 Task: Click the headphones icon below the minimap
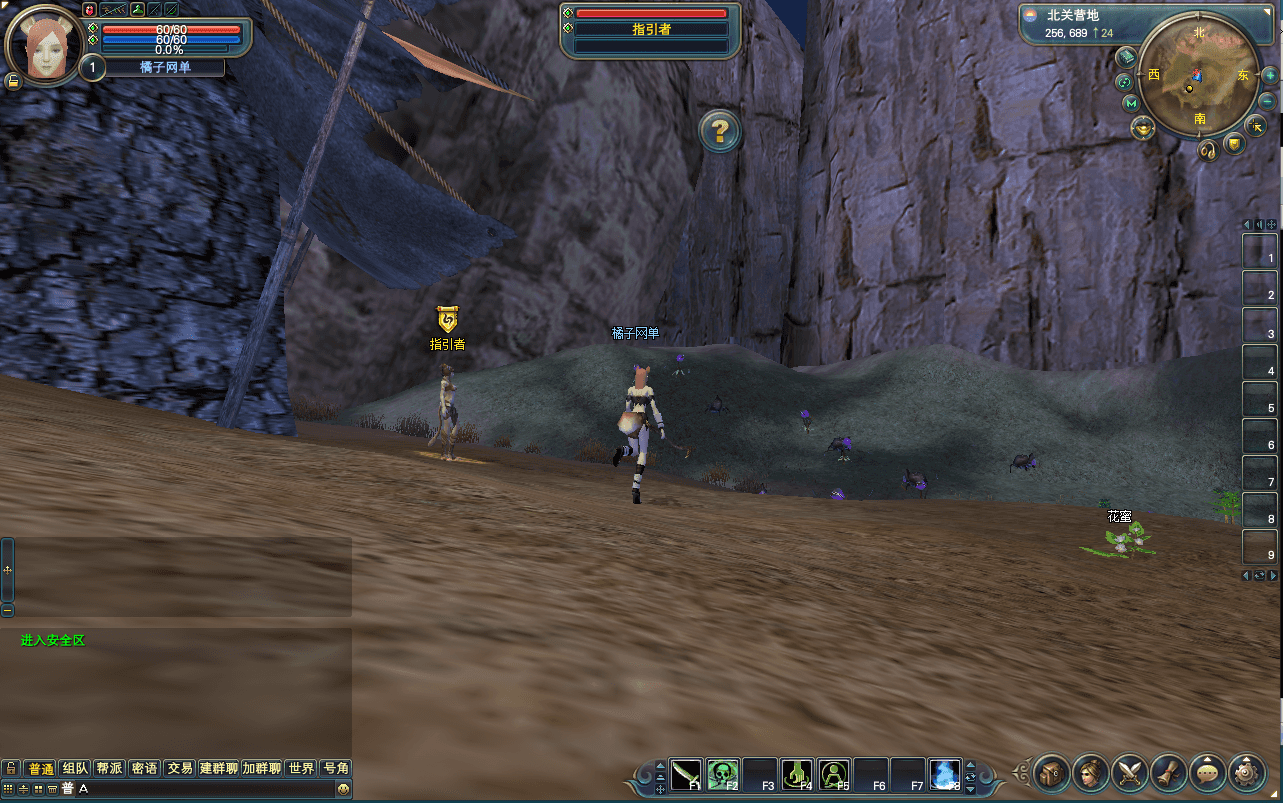point(1209,150)
